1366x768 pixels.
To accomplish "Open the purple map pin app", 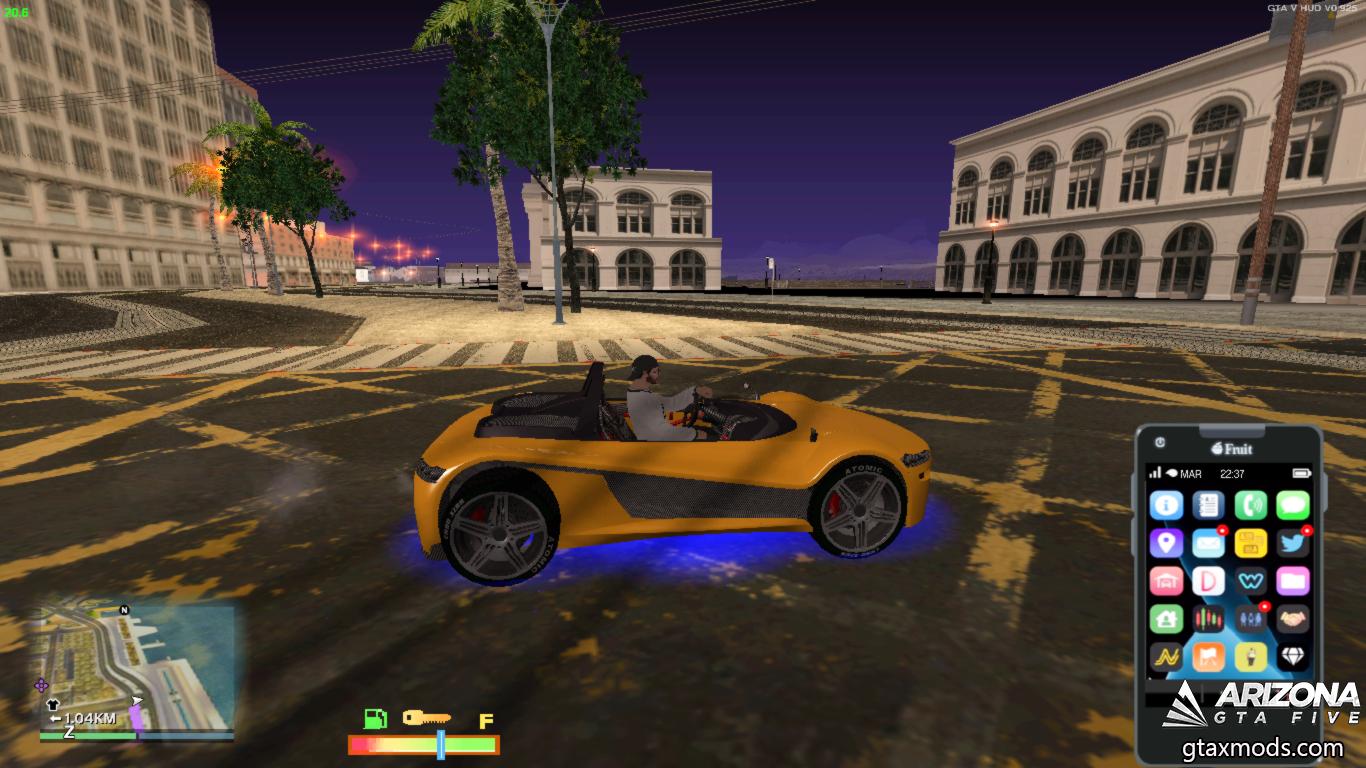I will pyautogui.click(x=1166, y=543).
